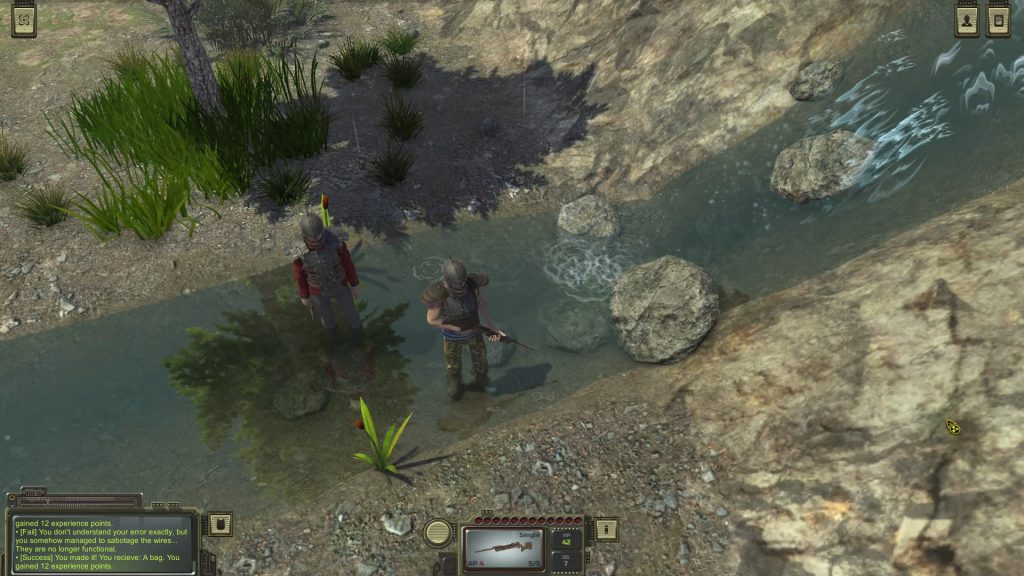
Task: Open the character sheet silhouette button
Action: [x=966, y=19]
